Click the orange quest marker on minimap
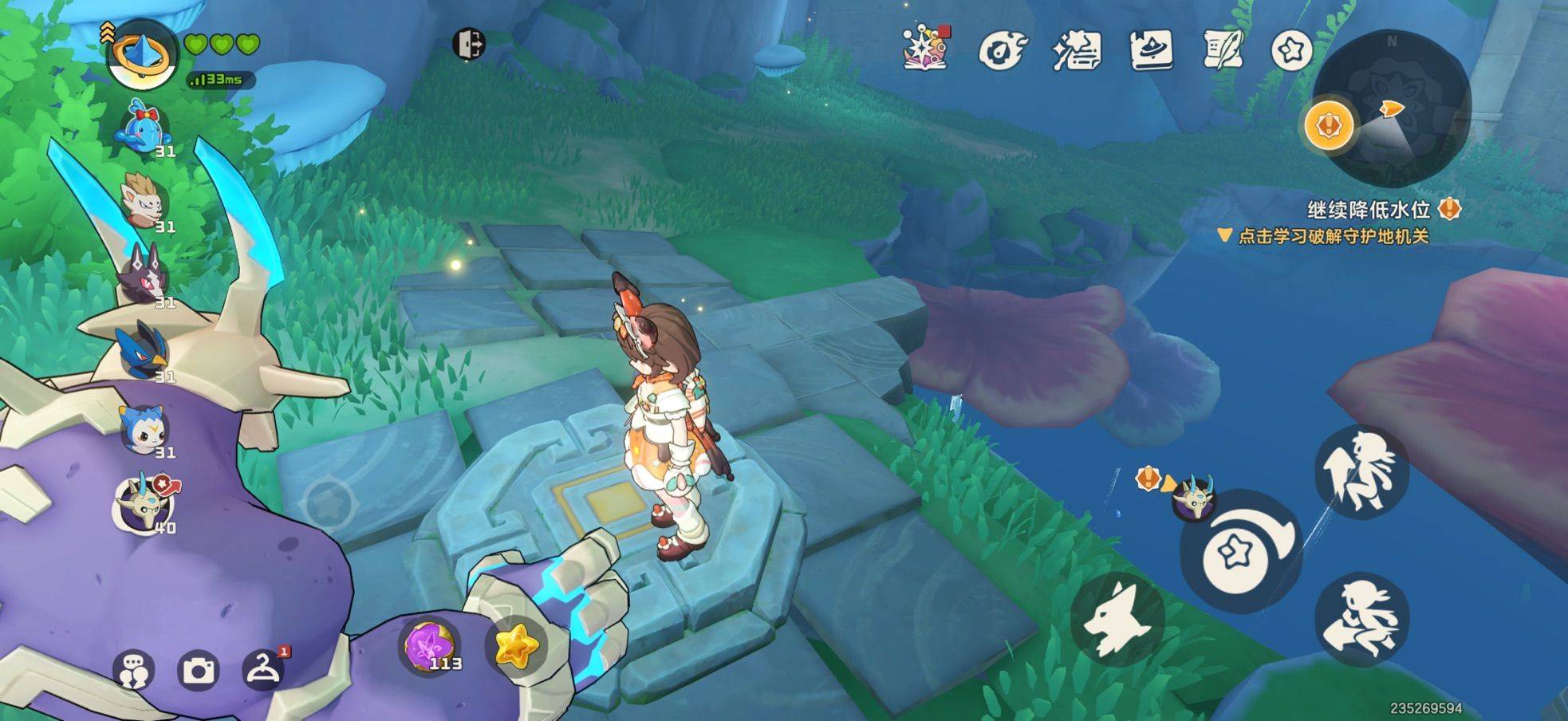1568x721 pixels. tap(1329, 125)
